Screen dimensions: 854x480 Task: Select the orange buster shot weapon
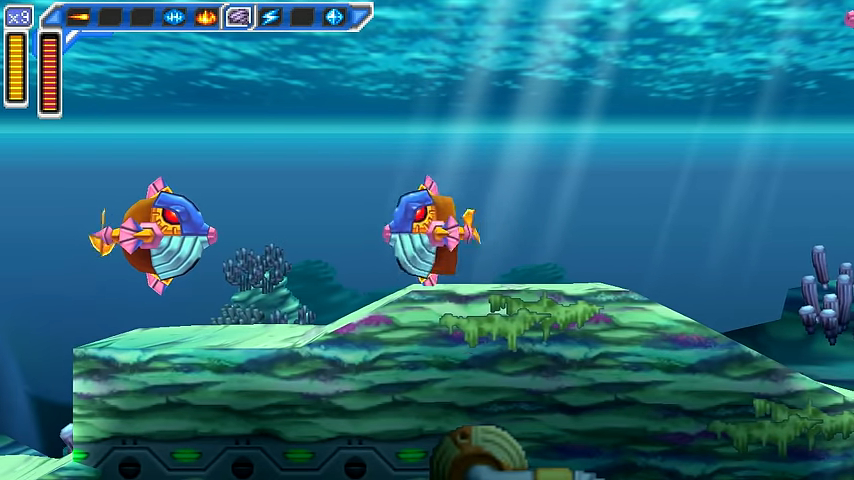tap(78, 17)
